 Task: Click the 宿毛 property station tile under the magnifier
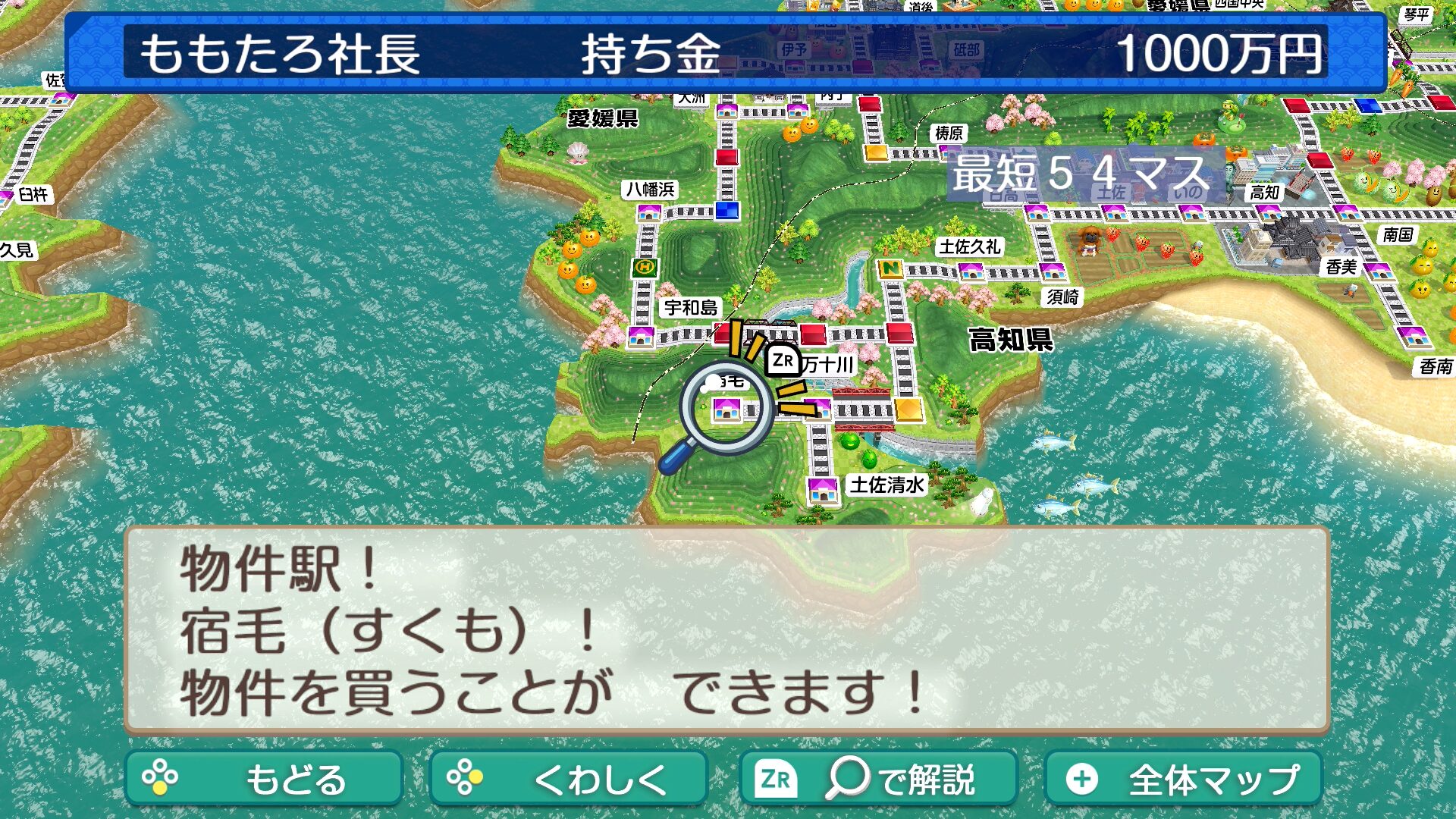[726, 409]
